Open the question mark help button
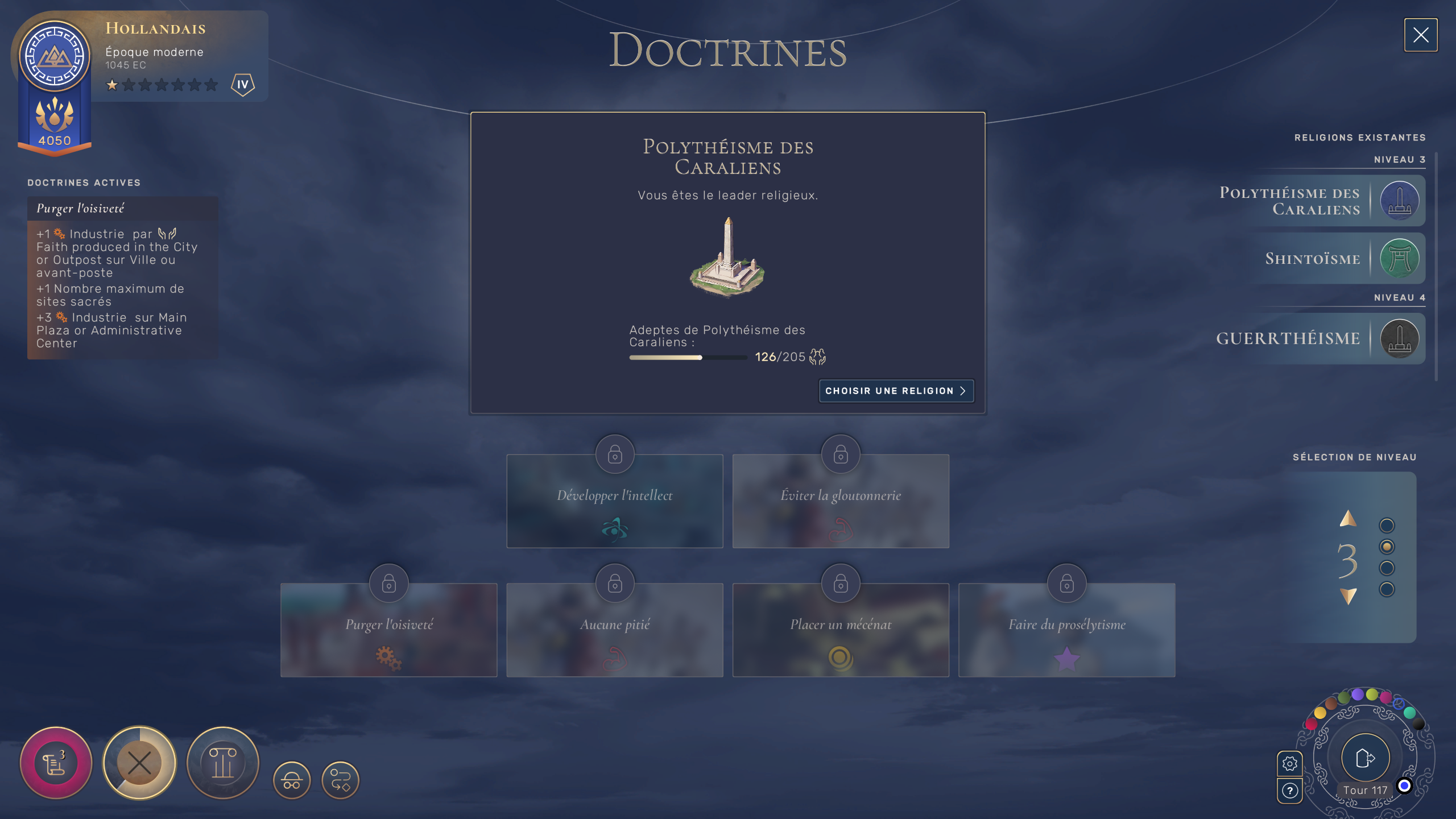The image size is (1456, 819). click(1289, 791)
